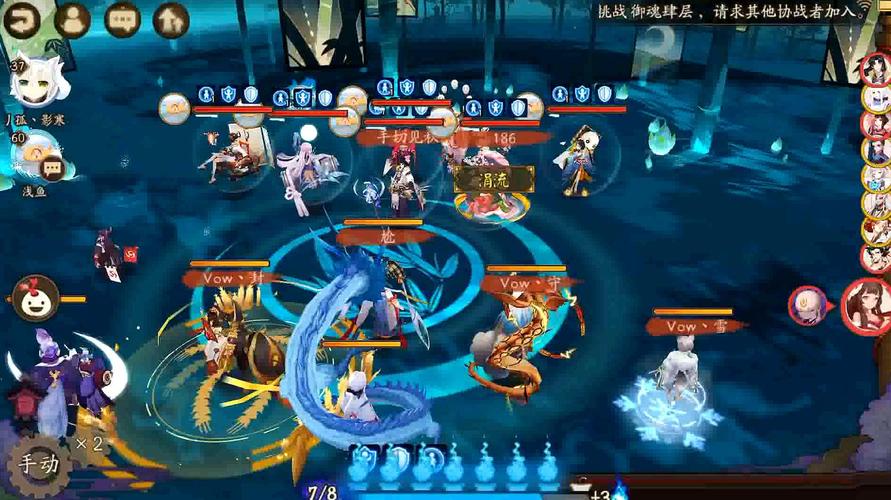
Task: Tap the paper doll emote icon
Action: point(35,298)
